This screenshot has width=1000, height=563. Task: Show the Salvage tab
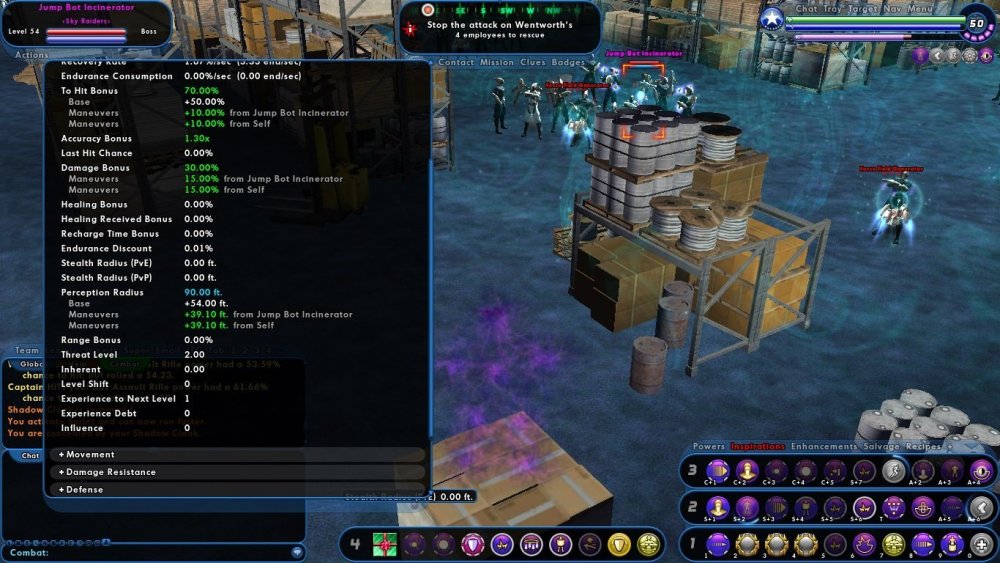(880, 446)
